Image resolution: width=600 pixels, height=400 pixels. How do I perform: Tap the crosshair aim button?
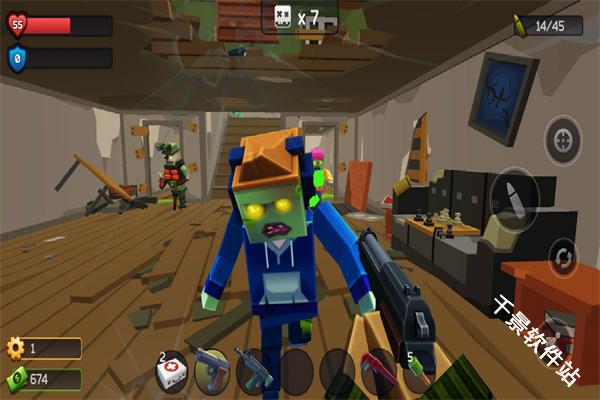(x=563, y=137)
